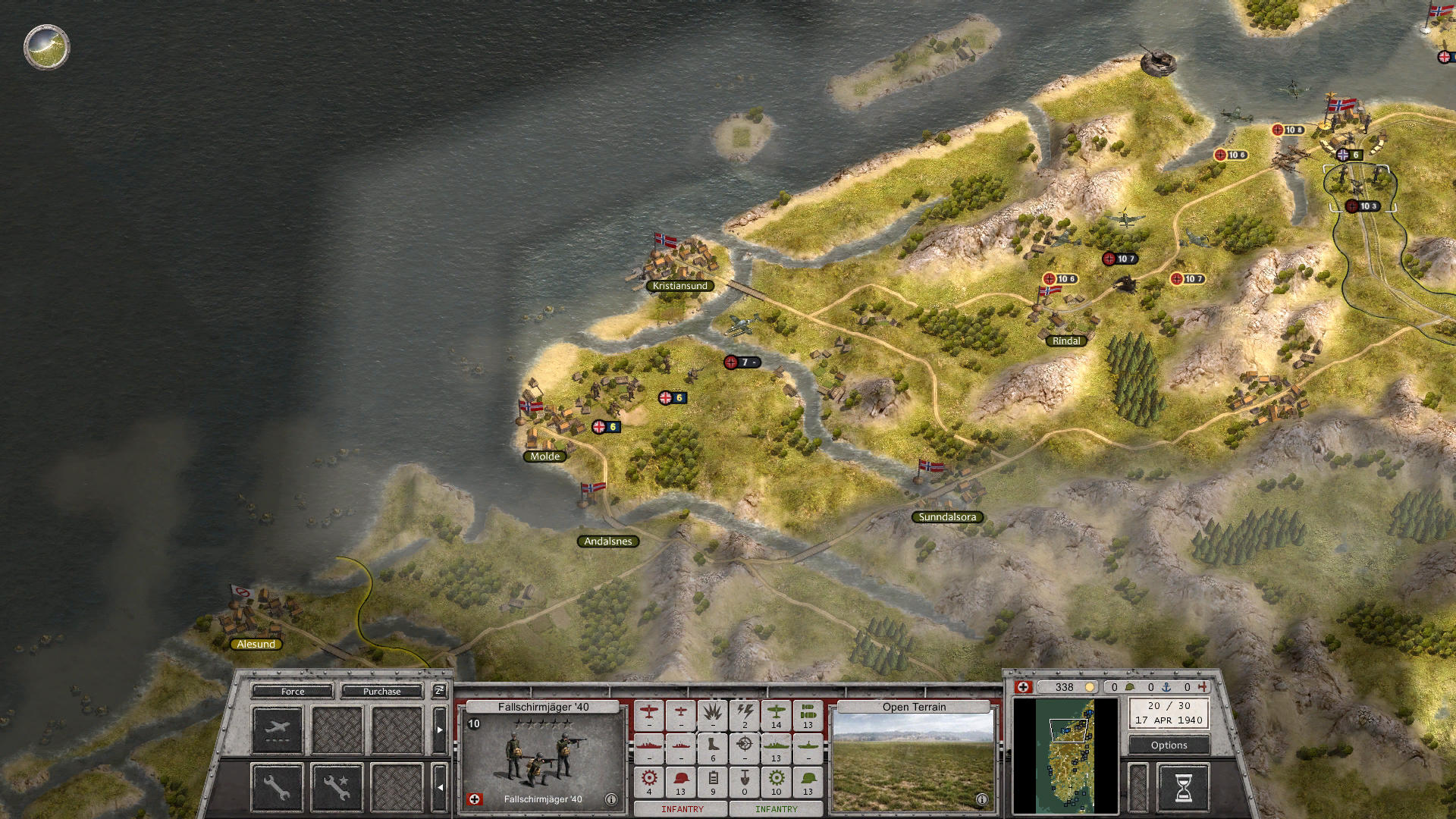1456x819 pixels.
Task: Open the Options menu
Action: pyautogui.click(x=1168, y=745)
